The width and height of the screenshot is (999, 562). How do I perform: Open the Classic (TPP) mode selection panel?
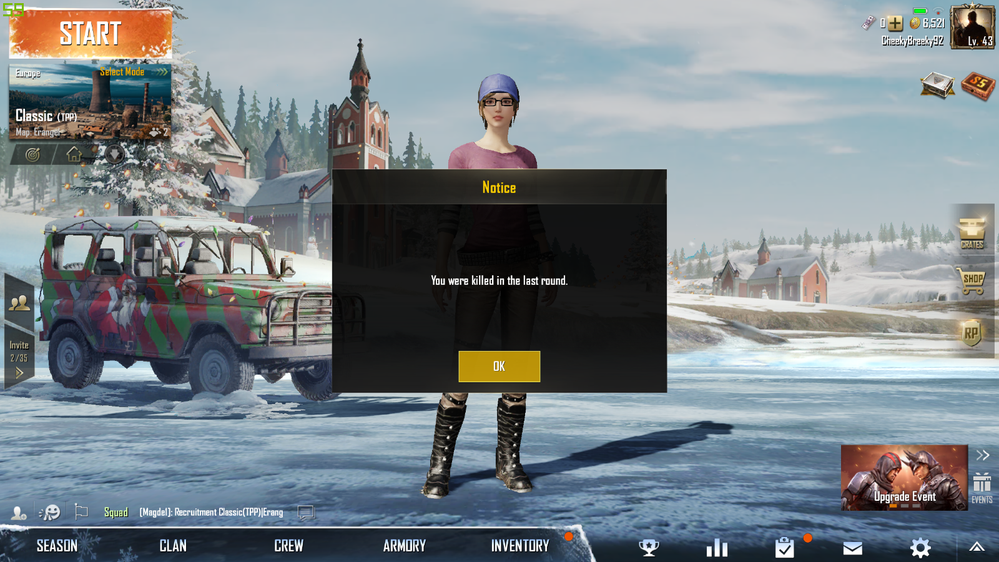(x=90, y=102)
